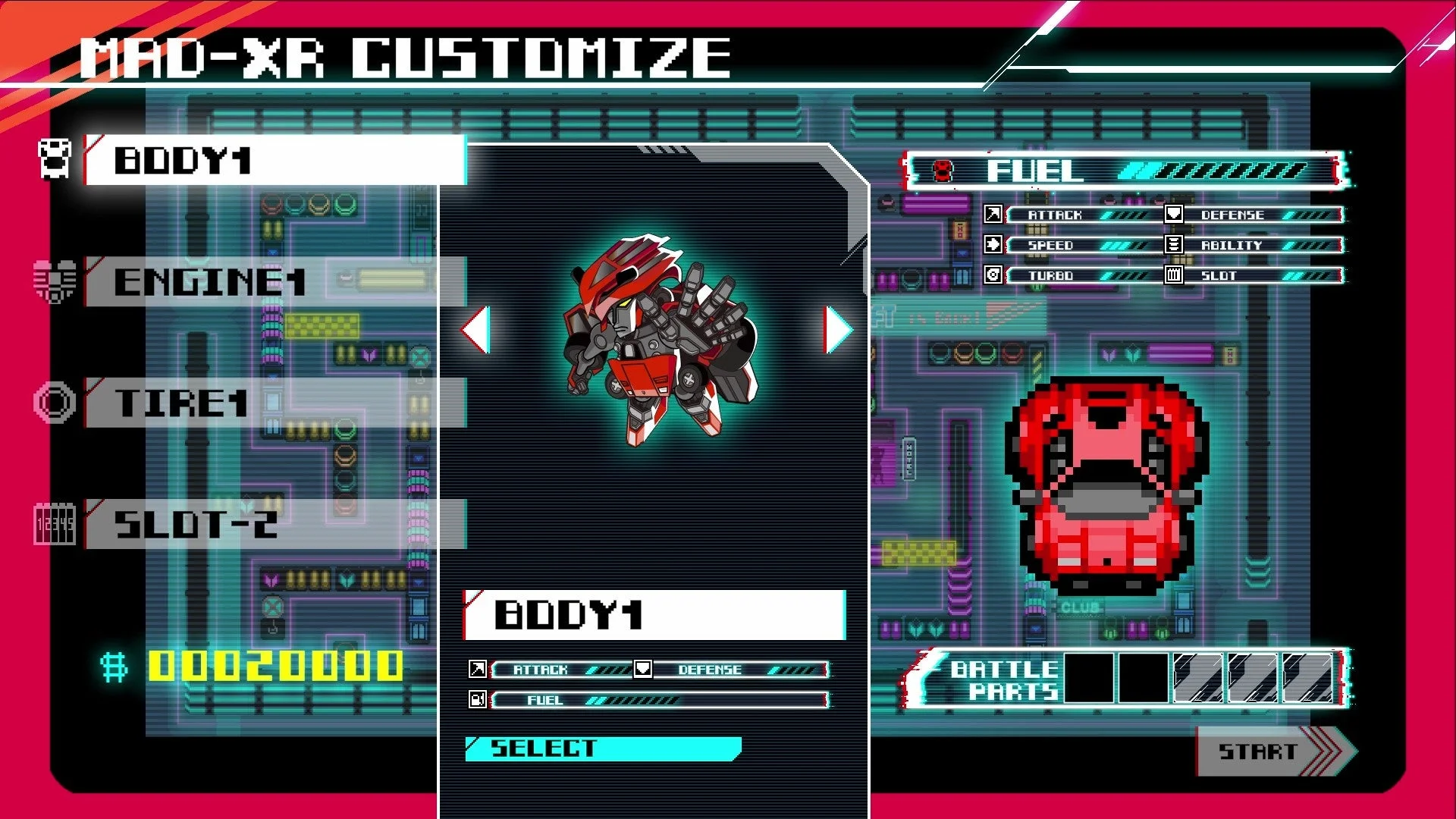
Task: Click the left arrow to browse previous body
Action: point(475,331)
